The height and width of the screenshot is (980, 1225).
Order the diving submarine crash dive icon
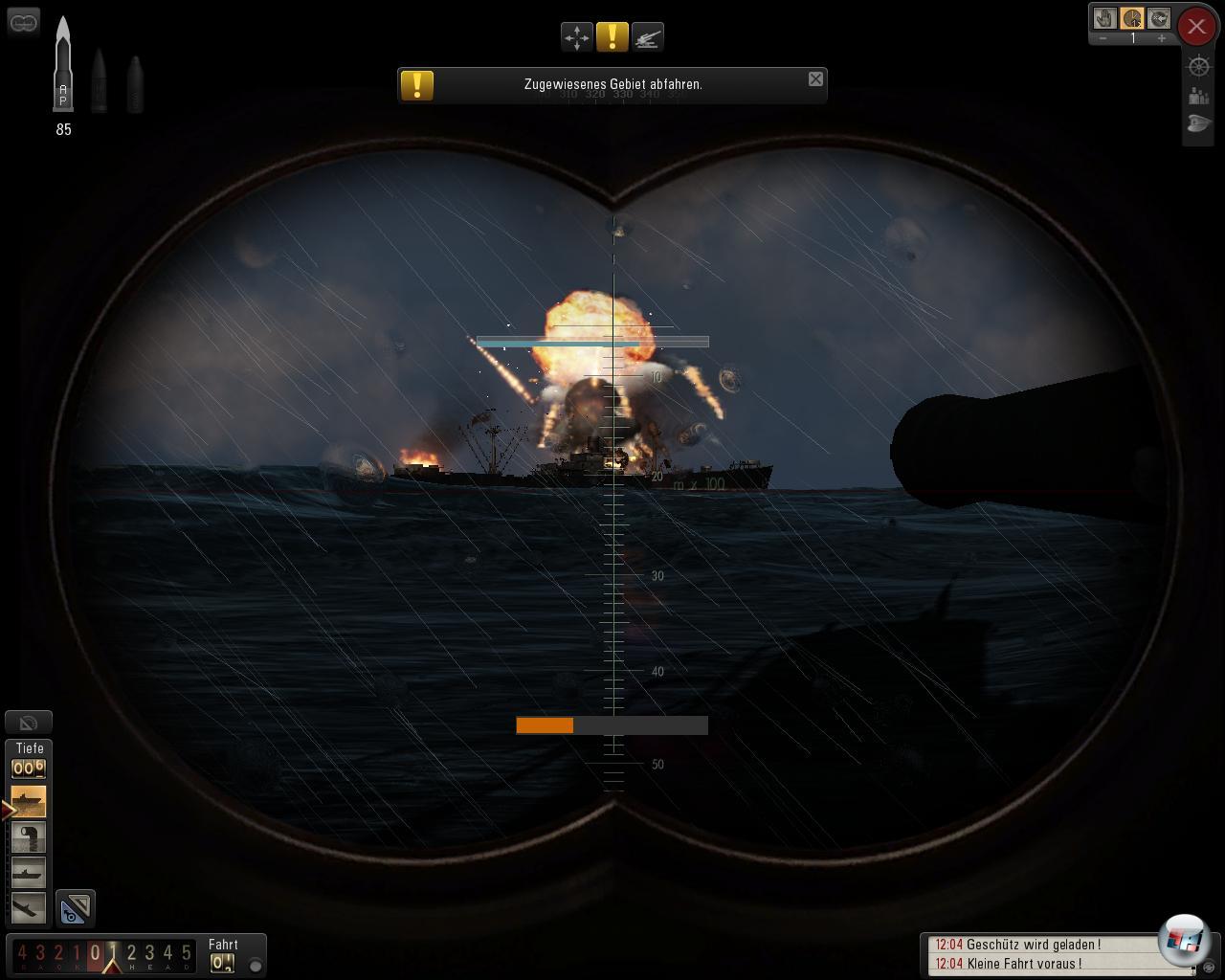click(x=29, y=907)
